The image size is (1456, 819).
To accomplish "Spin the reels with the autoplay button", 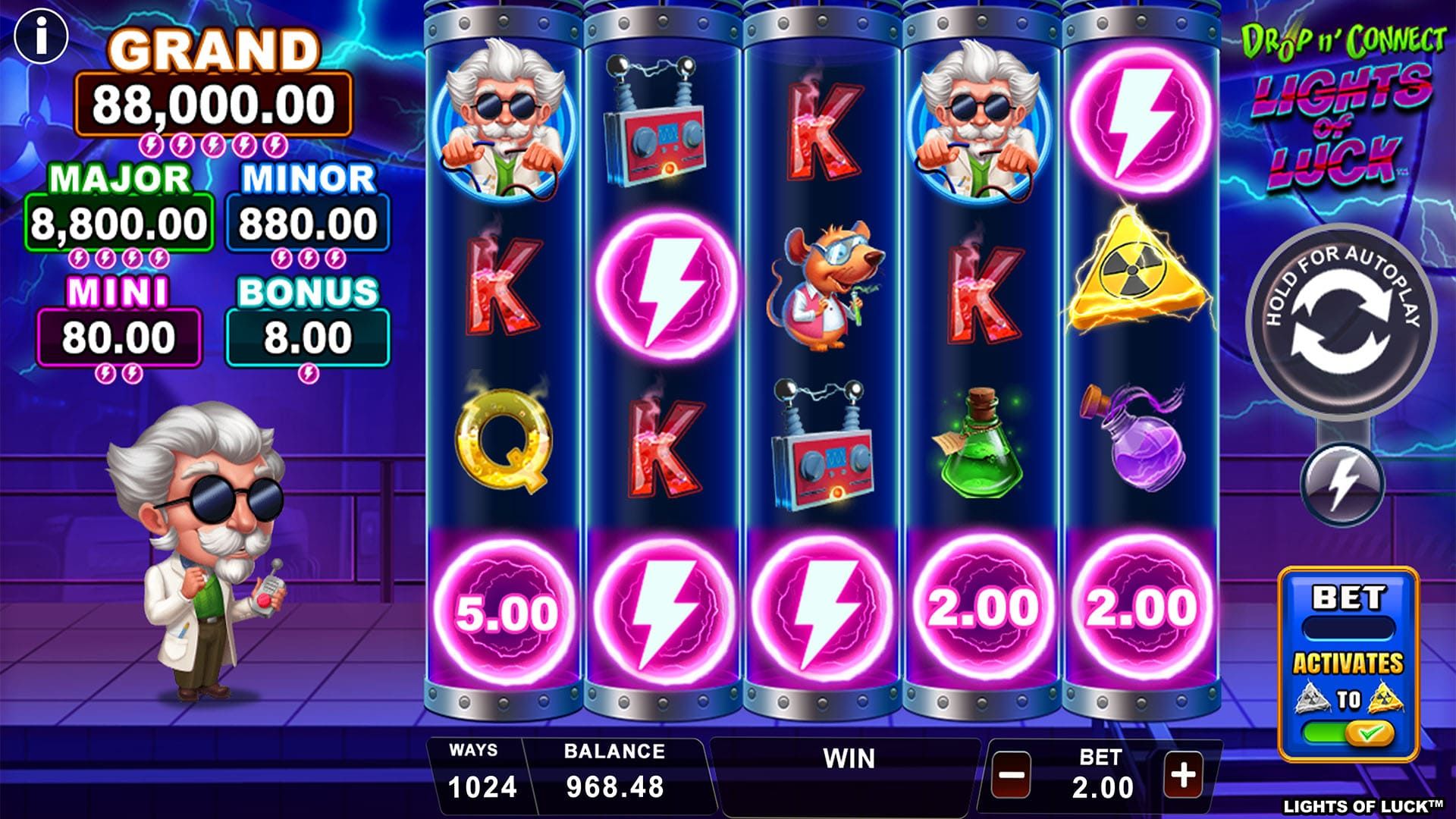I will (1341, 322).
